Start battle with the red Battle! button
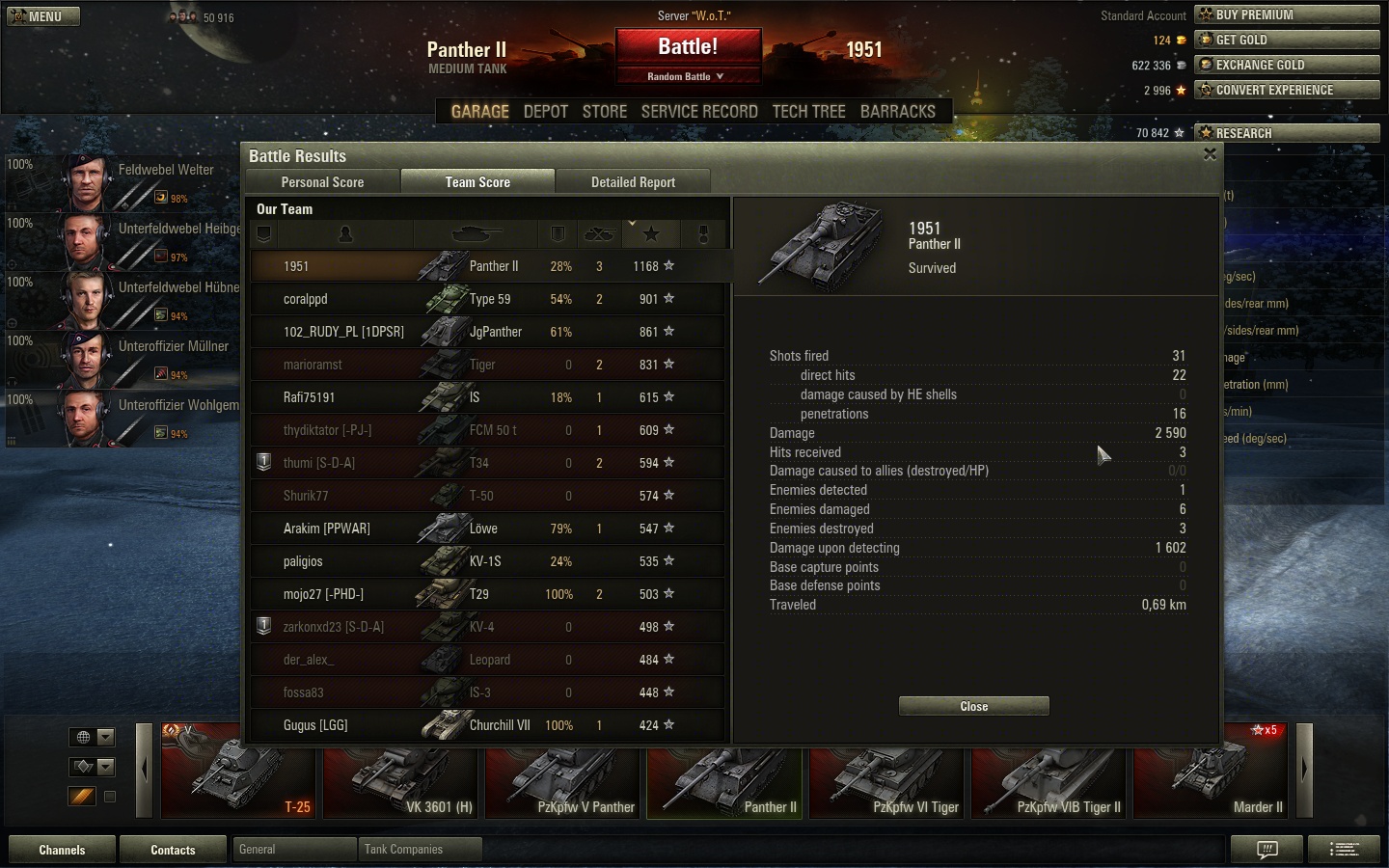Image resolution: width=1389 pixels, height=868 pixels. coord(688,47)
